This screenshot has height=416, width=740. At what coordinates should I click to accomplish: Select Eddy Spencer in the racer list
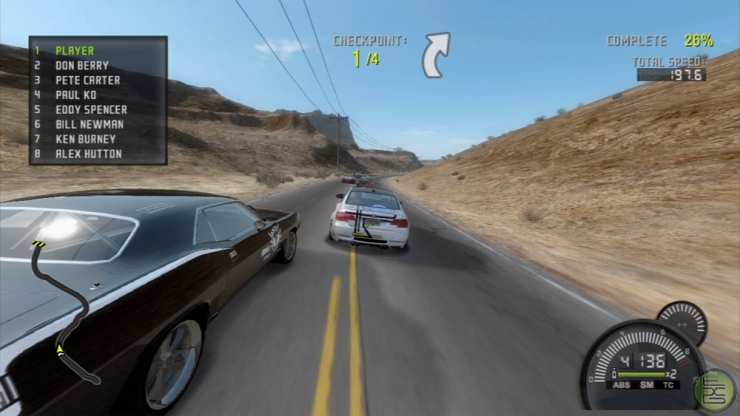pyautogui.click(x=91, y=109)
